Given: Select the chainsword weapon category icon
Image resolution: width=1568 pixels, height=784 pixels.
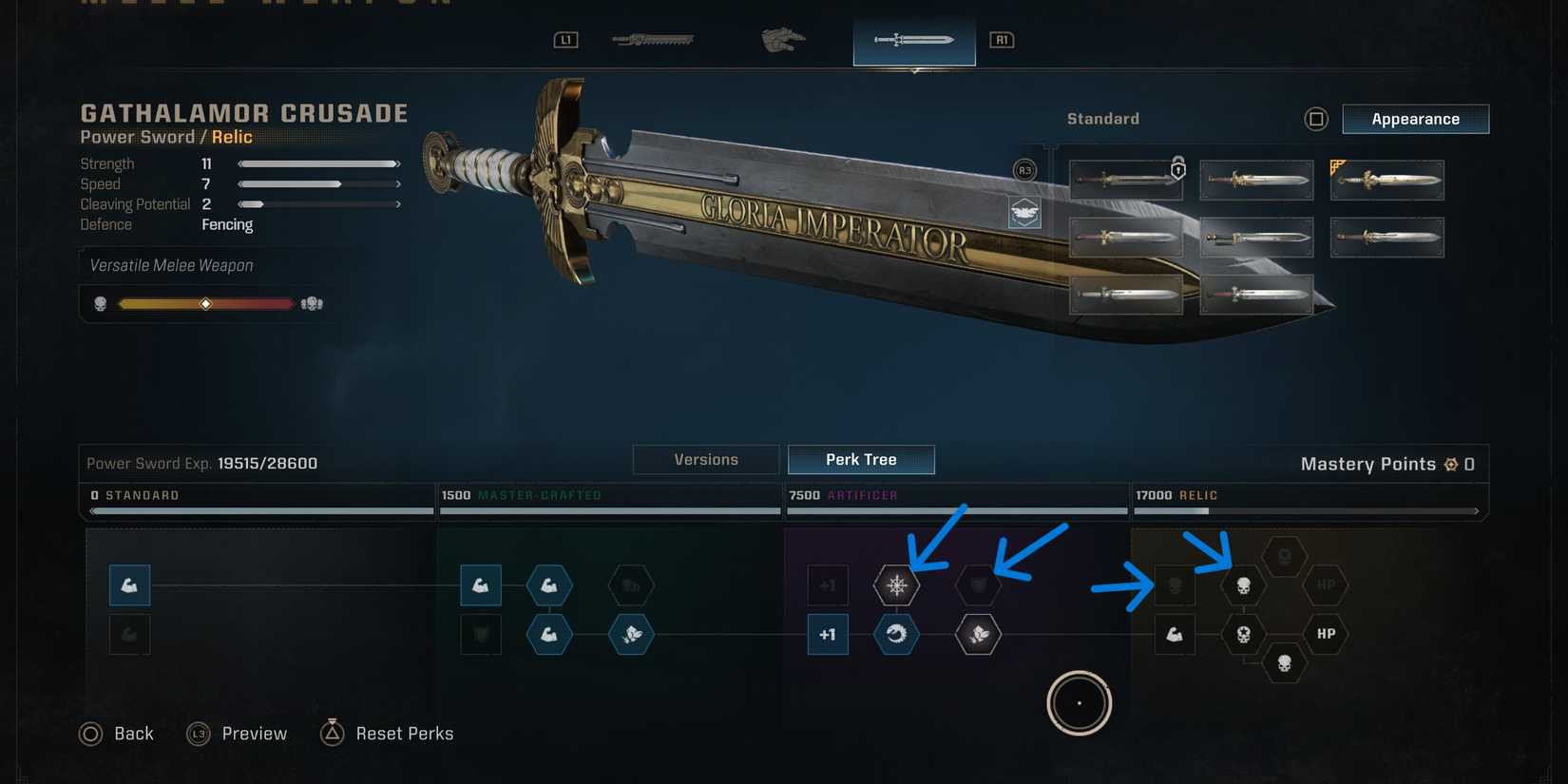Looking at the screenshot, I should point(653,39).
